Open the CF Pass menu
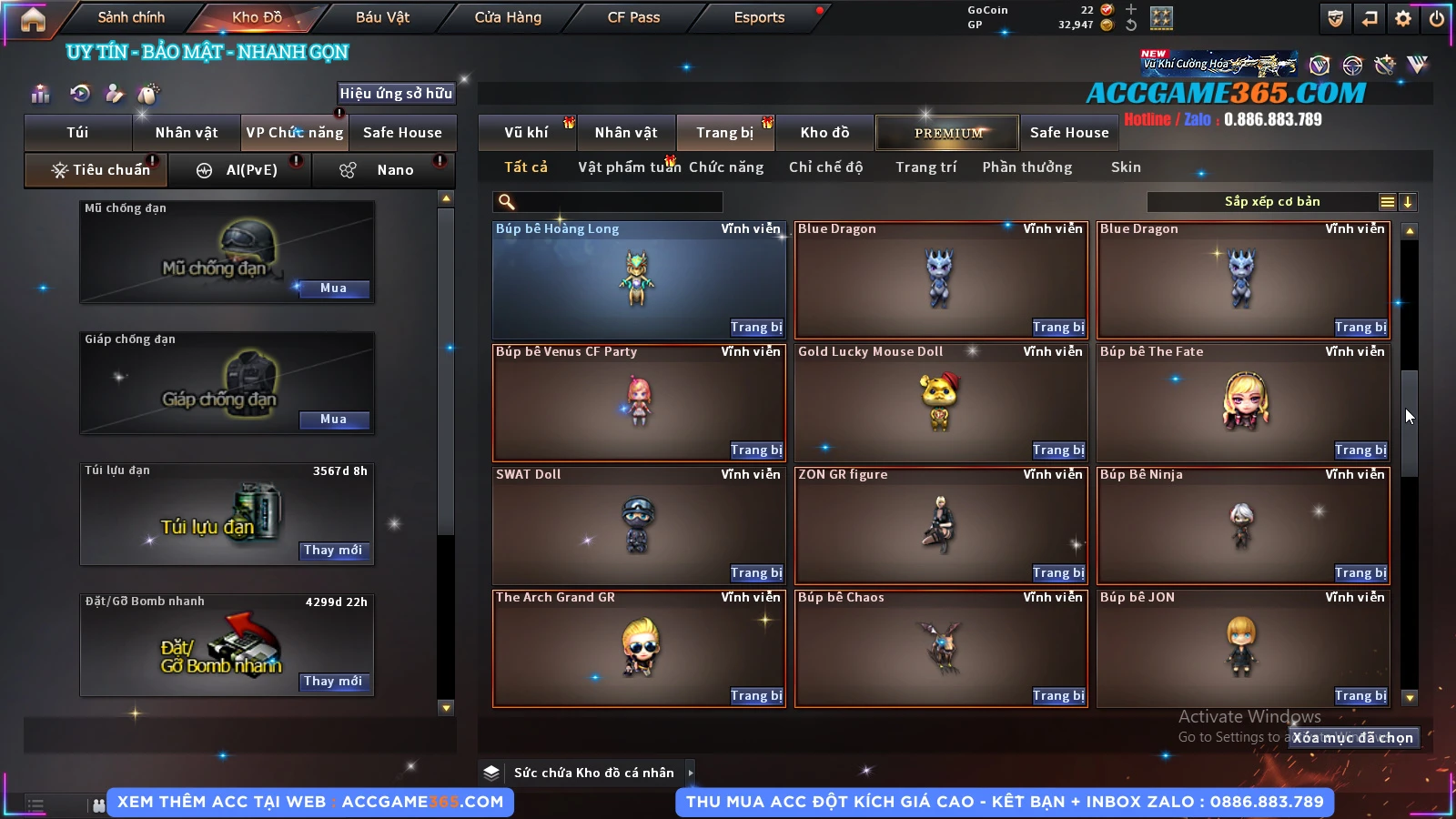This screenshot has width=1456, height=819. [633, 17]
